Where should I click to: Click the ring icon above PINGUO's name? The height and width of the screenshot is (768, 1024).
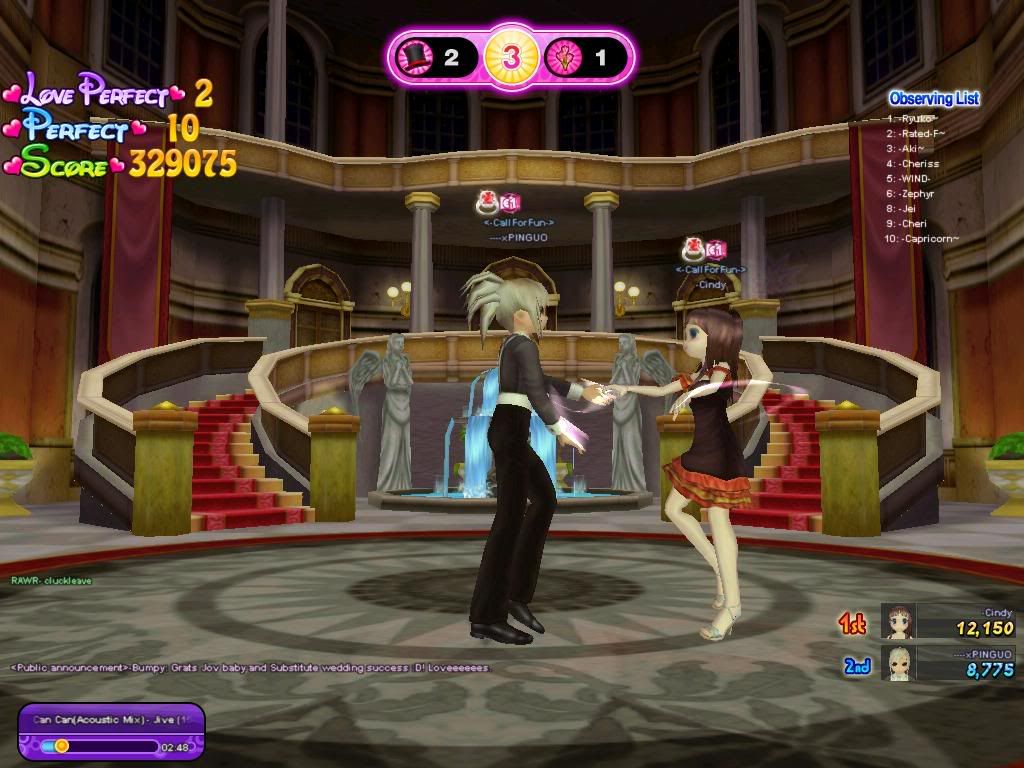(x=488, y=203)
